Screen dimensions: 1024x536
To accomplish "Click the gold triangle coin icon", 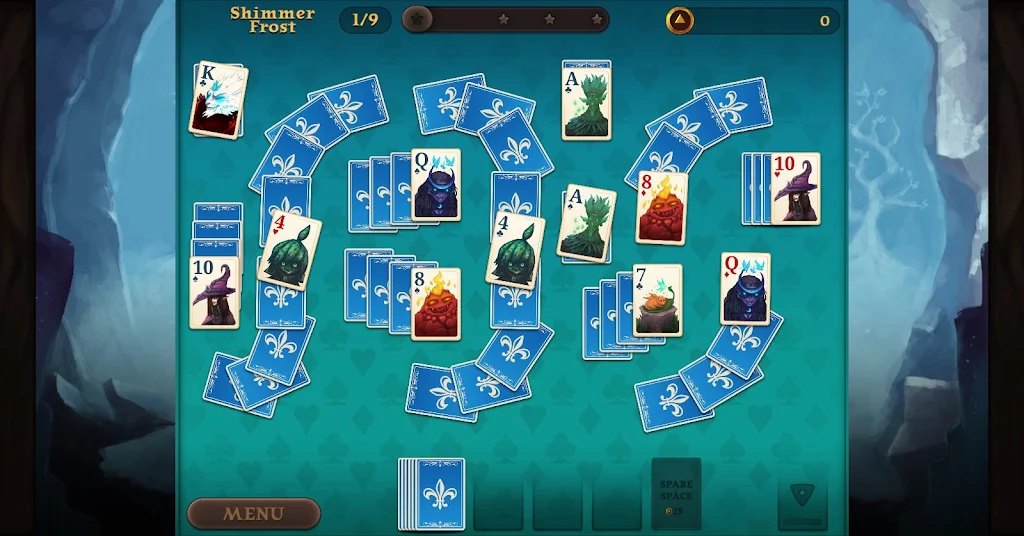I will pos(680,20).
